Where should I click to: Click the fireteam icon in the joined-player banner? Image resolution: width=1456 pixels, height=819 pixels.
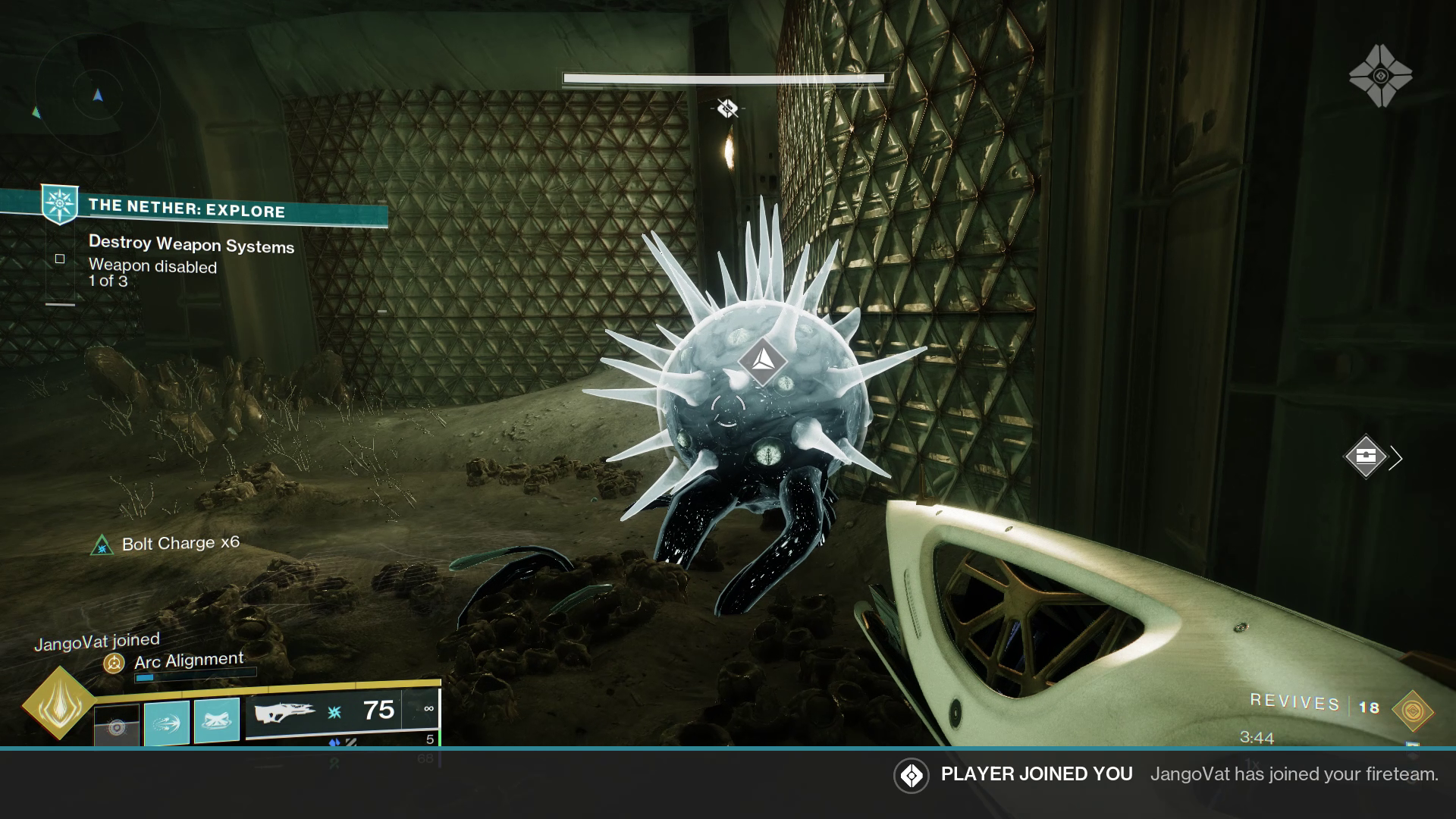(910, 776)
